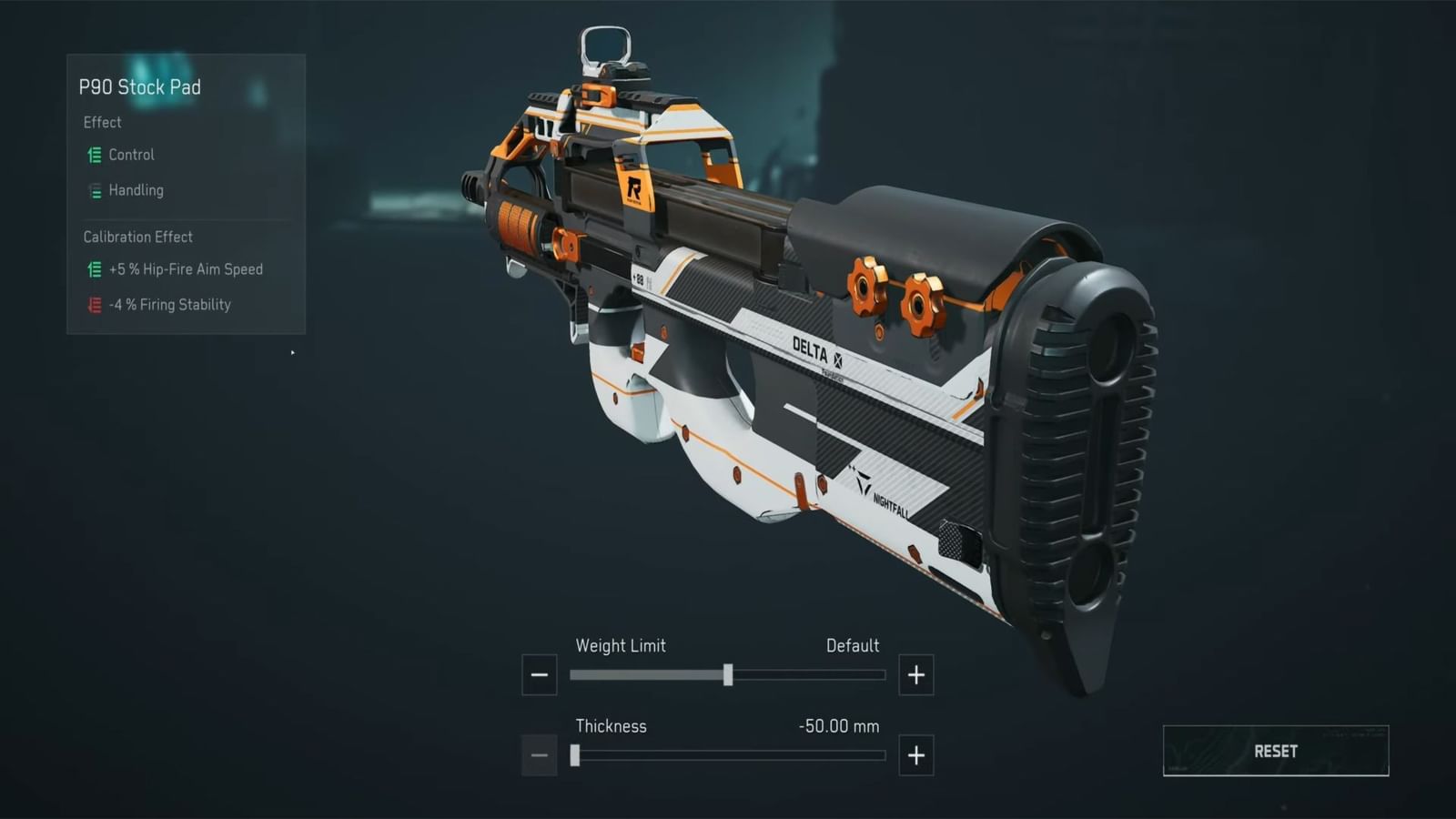This screenshot has width=1456, height=819.
Task: Click the Default value label
Action: click(854, 645)
